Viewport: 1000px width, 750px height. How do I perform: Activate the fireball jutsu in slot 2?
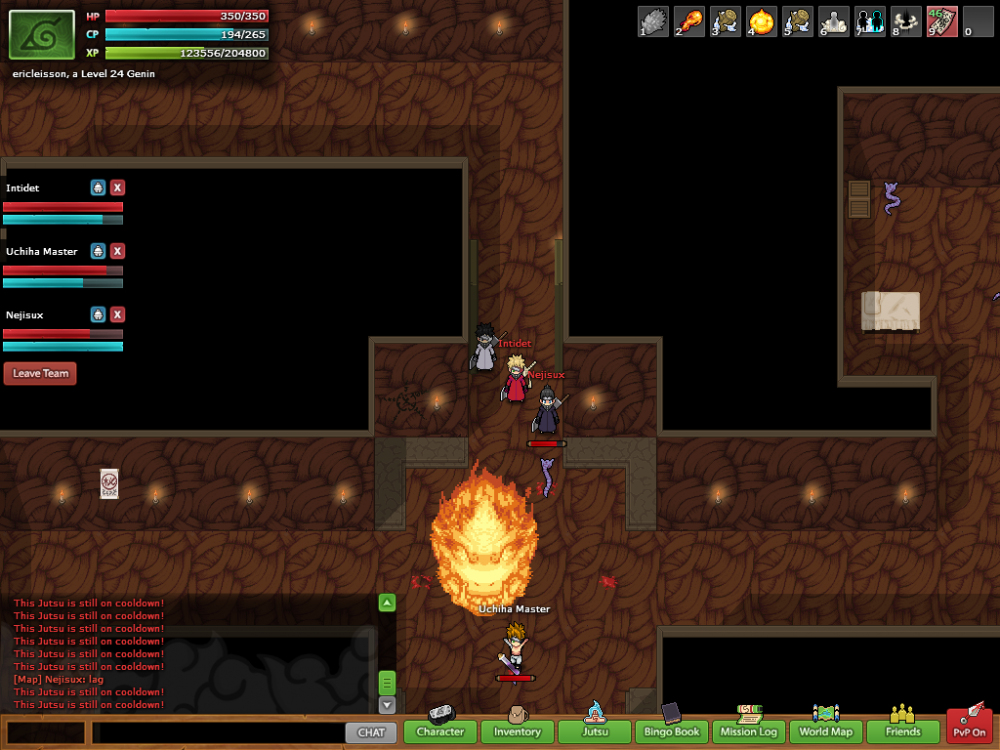pos(690,21)
